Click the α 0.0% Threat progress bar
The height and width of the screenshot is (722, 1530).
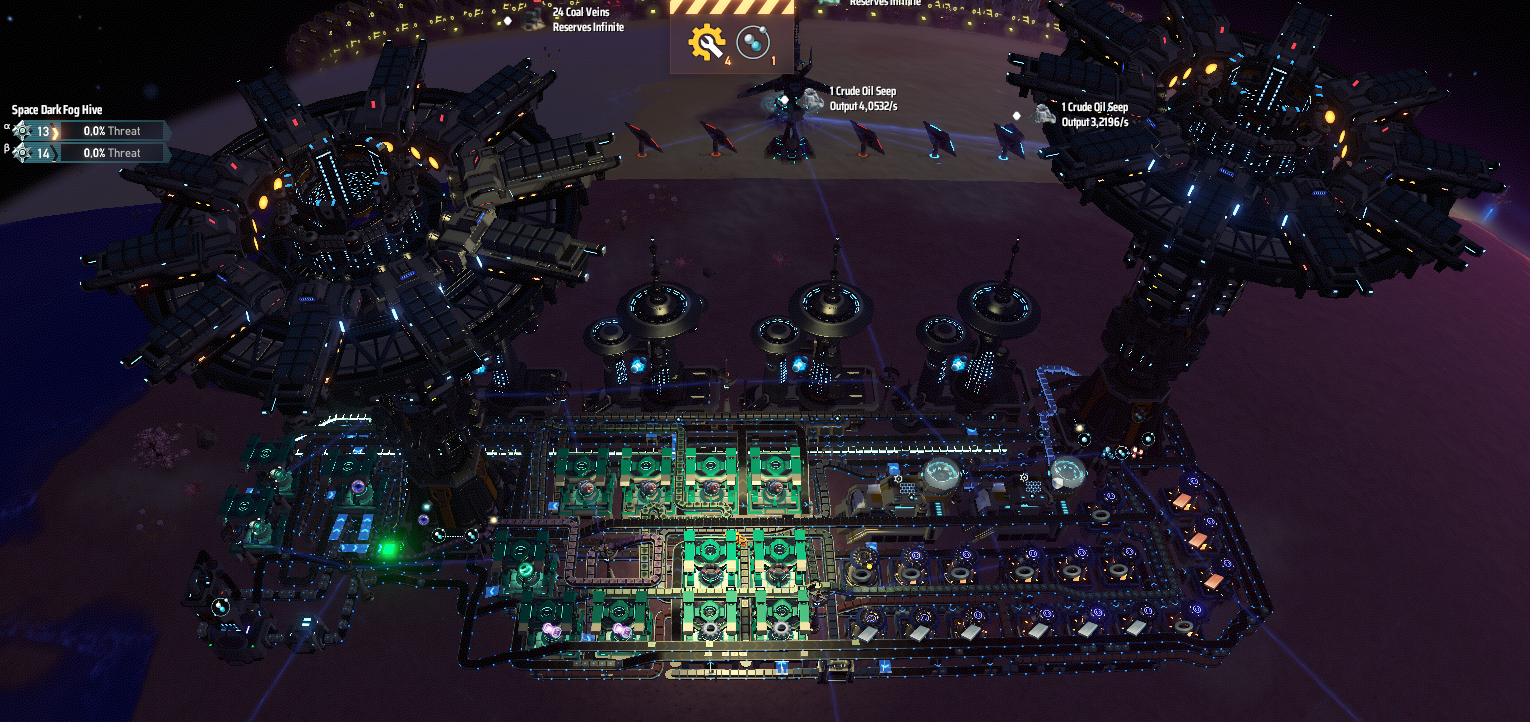click(113, 131)
